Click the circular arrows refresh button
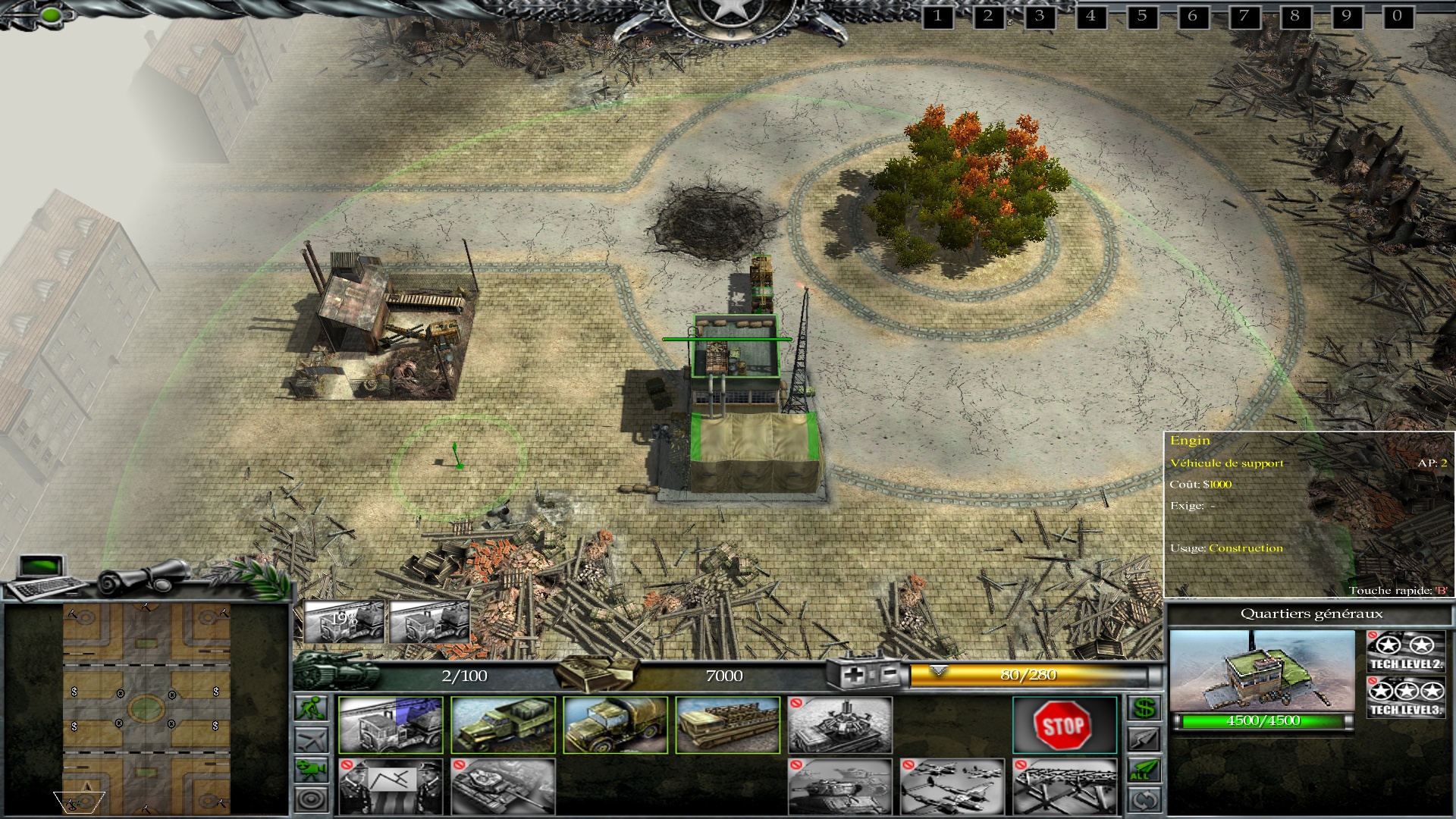1456x819 pixels. 1144,800
